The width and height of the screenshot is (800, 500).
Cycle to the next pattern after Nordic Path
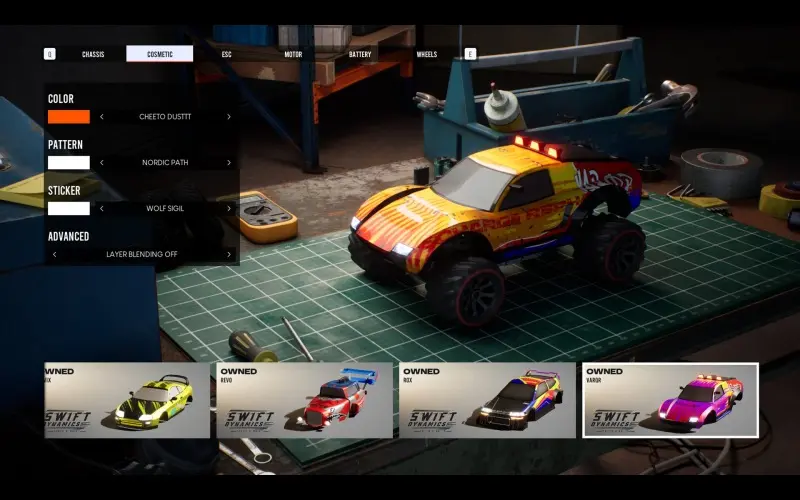pos(228,163)
